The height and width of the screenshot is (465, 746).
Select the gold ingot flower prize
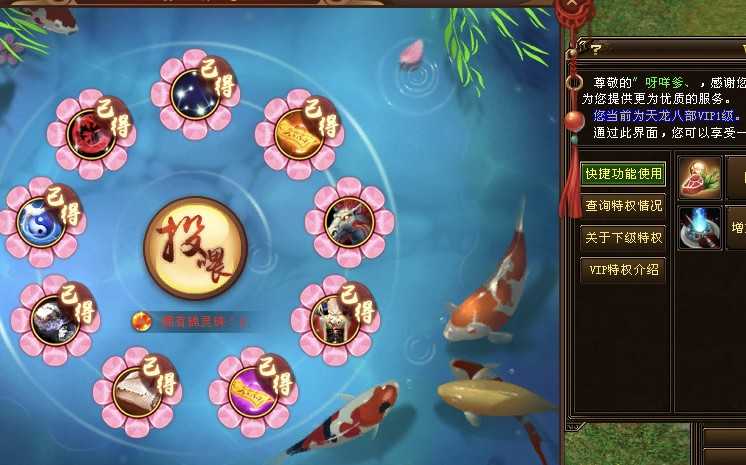click(294, 132)
